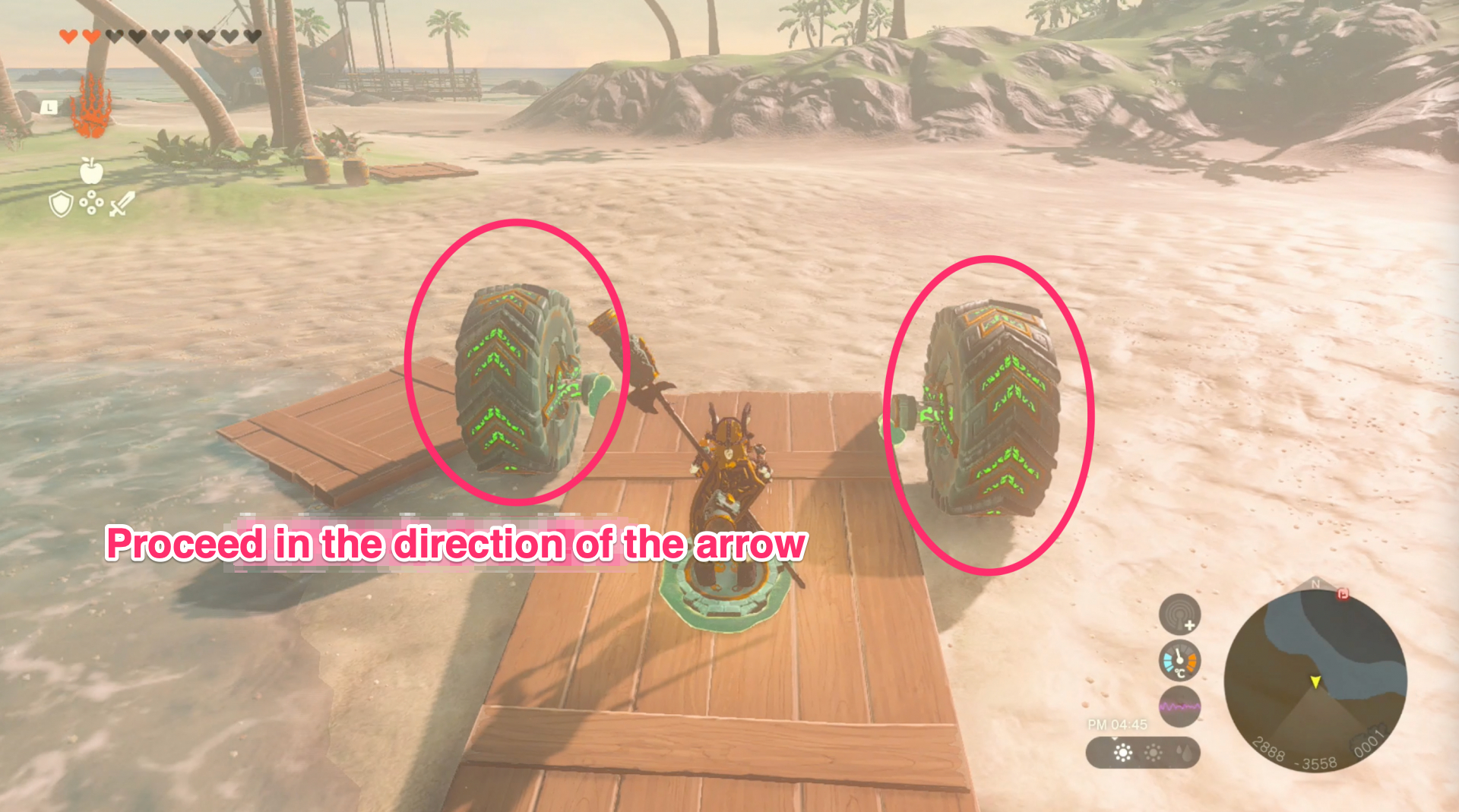This screenshot has width=1459, height=812.
Task: Open the Purah Pad sensor icon
Action: tap(1179, 615)
